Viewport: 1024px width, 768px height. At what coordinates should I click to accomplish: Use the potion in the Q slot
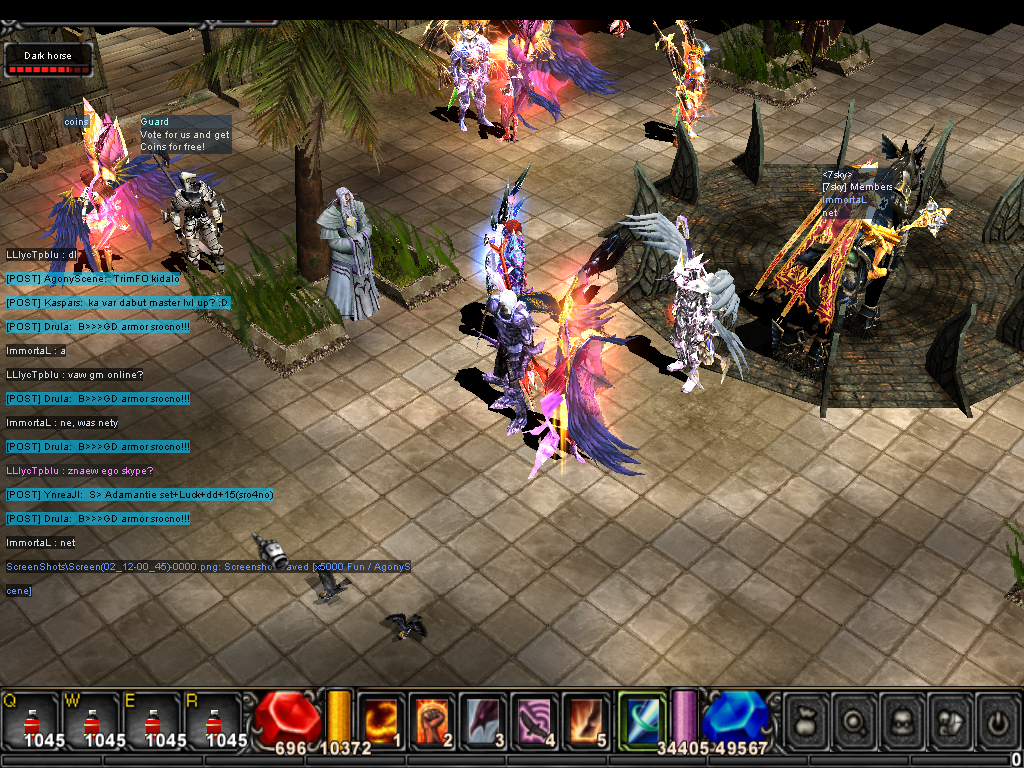tap(31, 720)
